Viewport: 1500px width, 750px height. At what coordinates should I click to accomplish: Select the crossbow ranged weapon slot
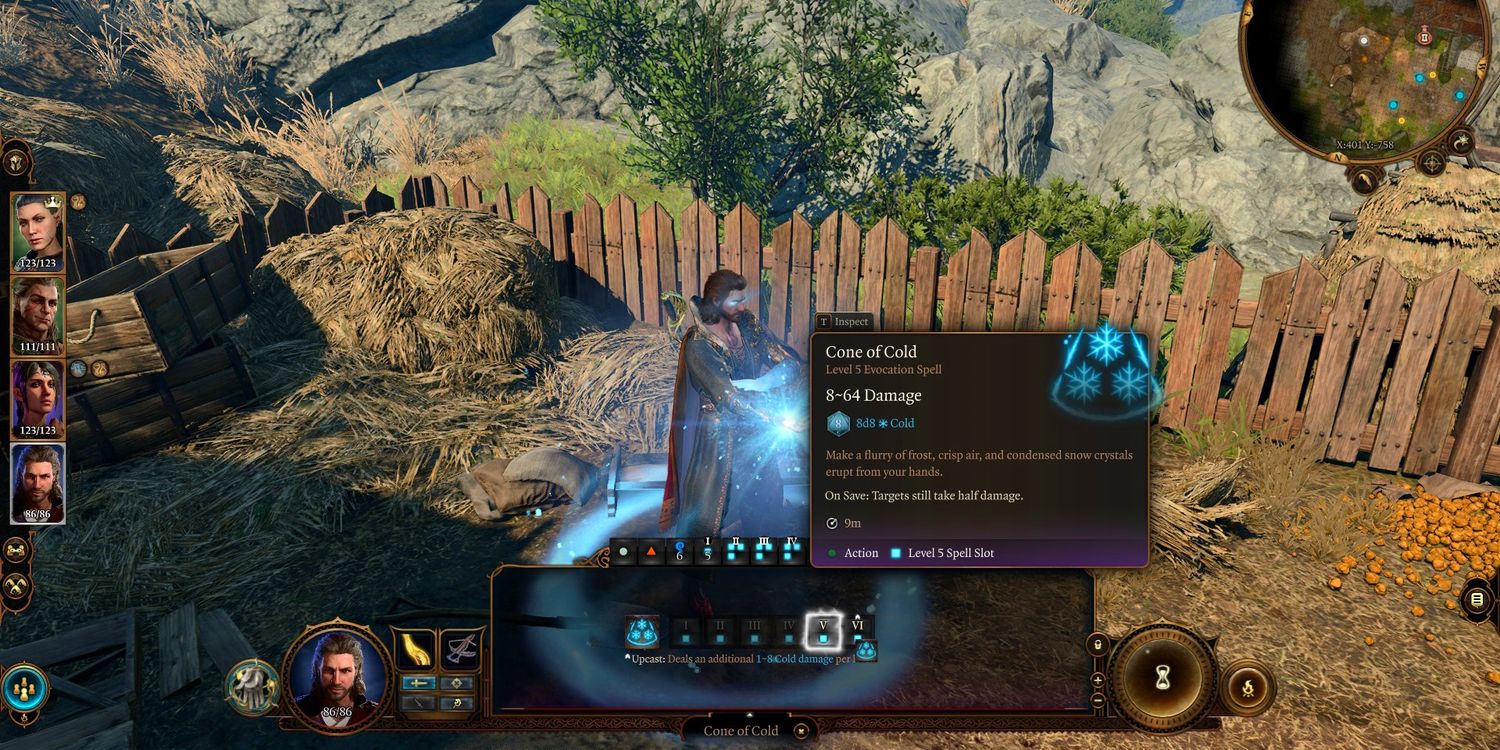coord(461,650)
